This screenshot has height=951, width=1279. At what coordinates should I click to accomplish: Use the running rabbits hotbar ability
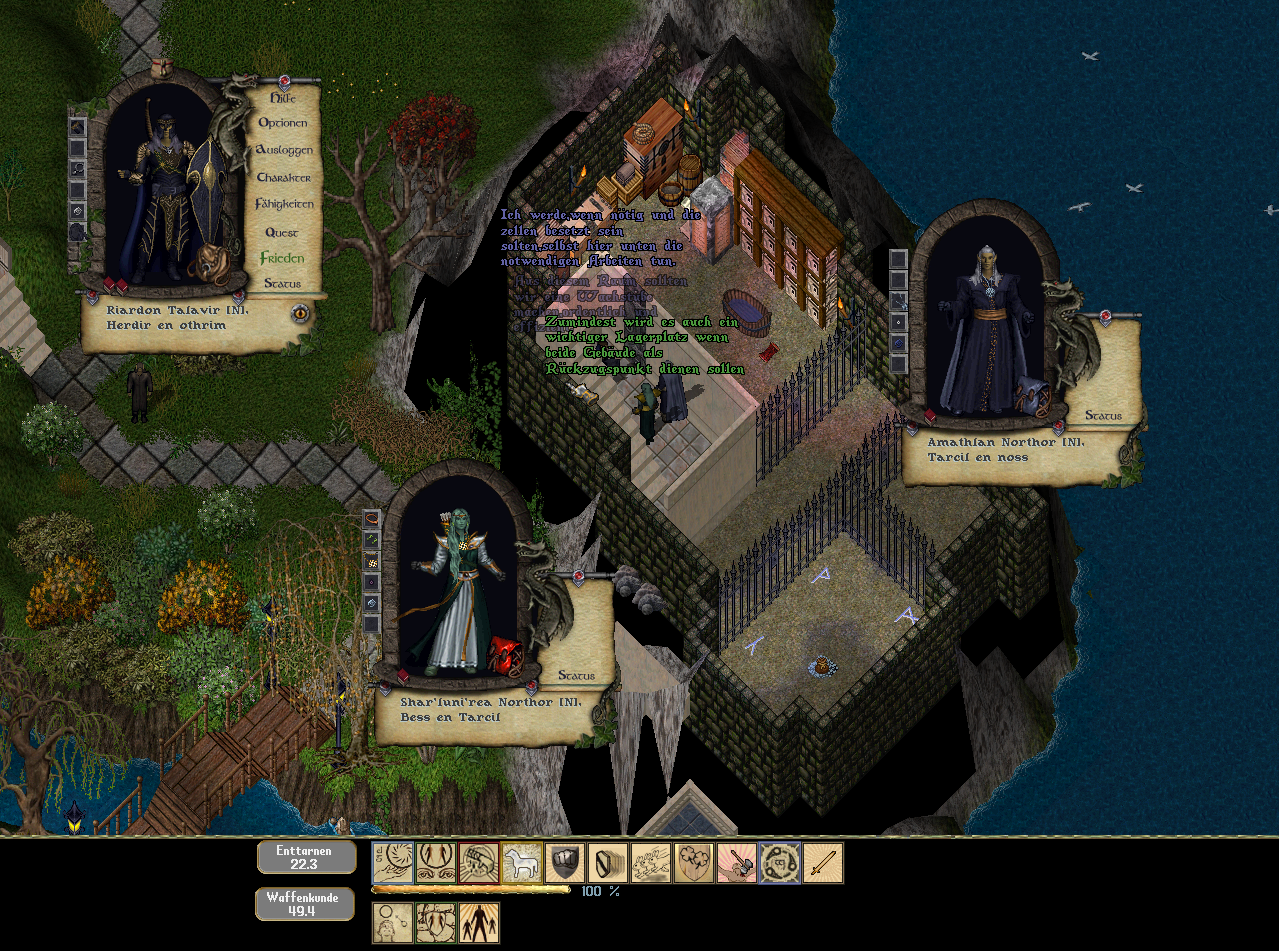tap(651, 863)
